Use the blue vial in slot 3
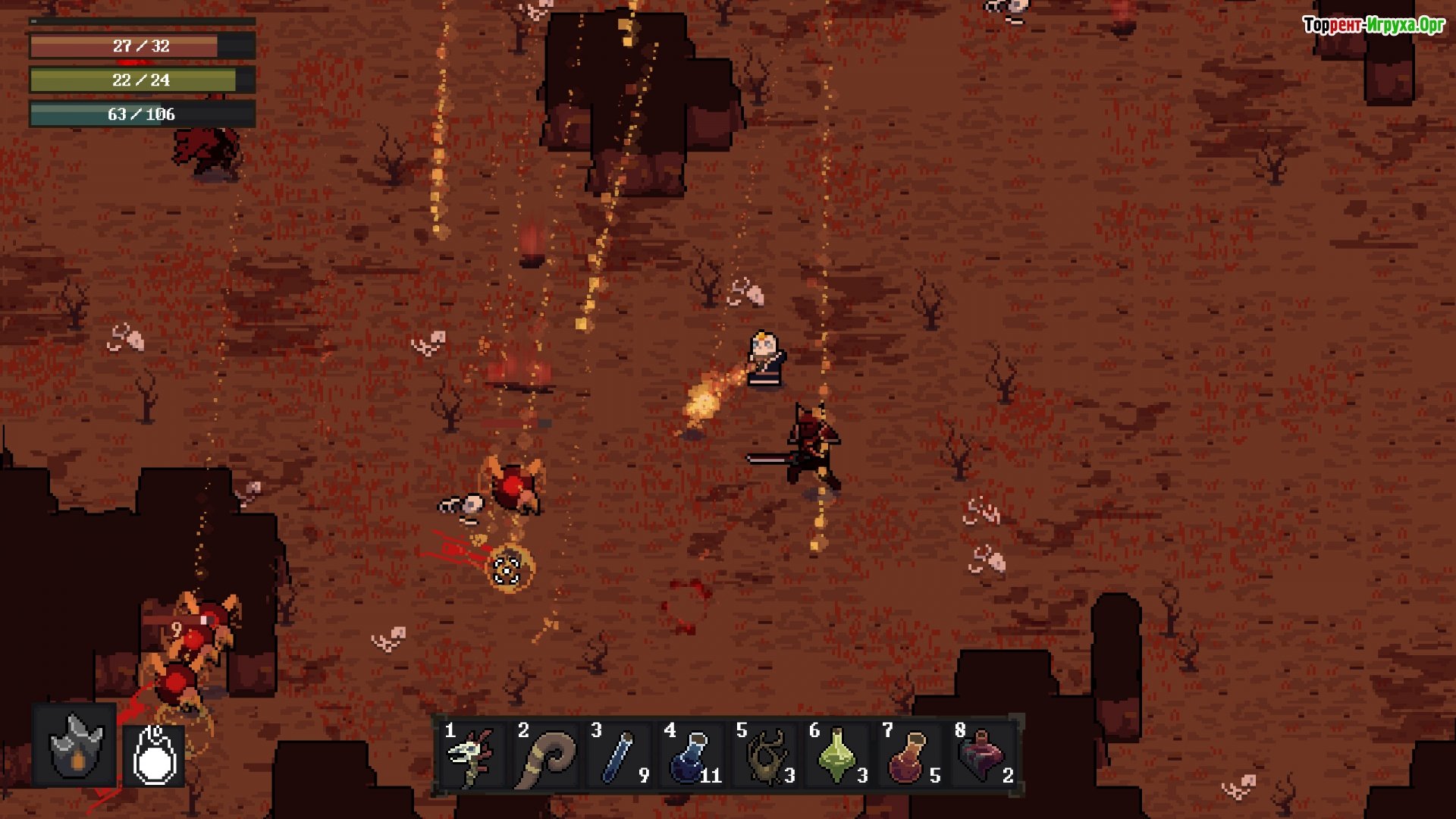This screenshot has width=1456, height=819. point(617,755)
